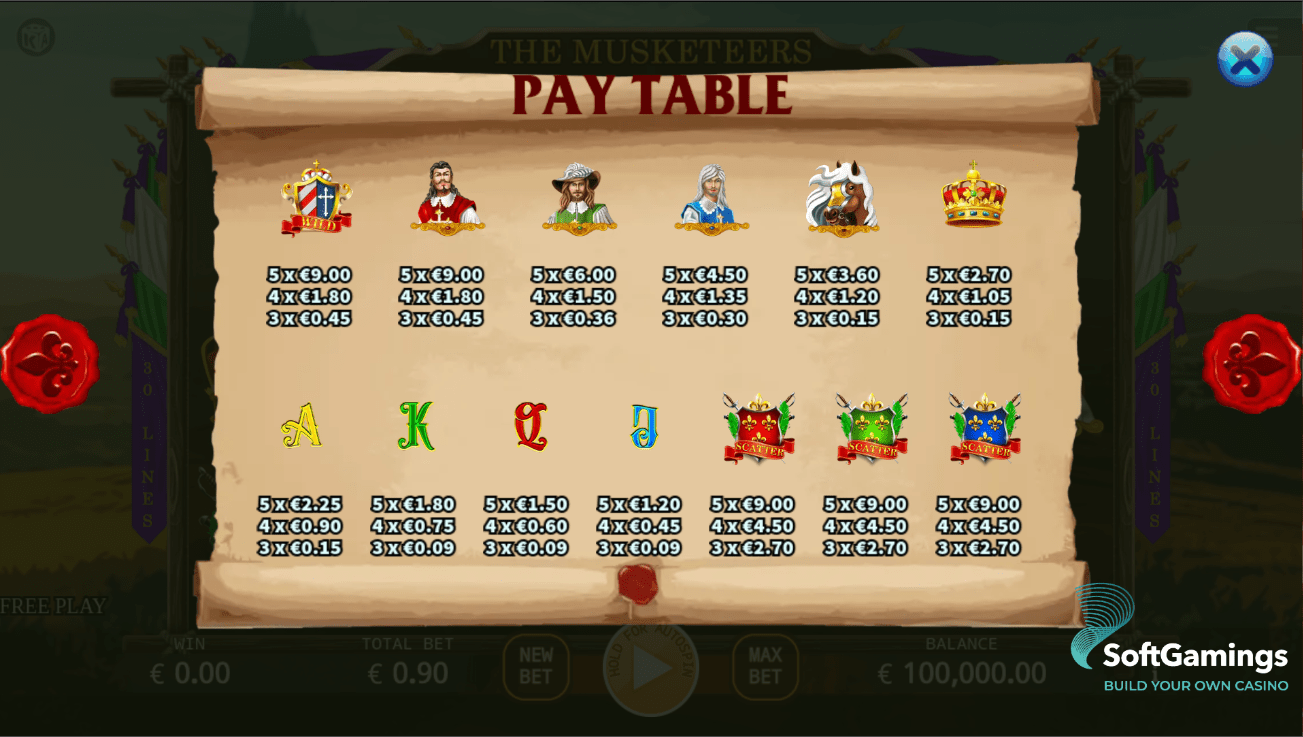1303x737 pixels.
Task: Select the dimmed Max Bet button
Action: [765, 666]
